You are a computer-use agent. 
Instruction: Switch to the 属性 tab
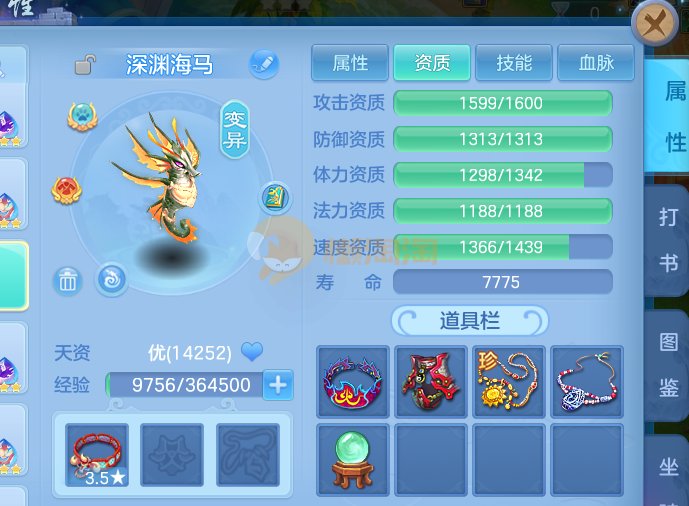[x=351, y=63]
